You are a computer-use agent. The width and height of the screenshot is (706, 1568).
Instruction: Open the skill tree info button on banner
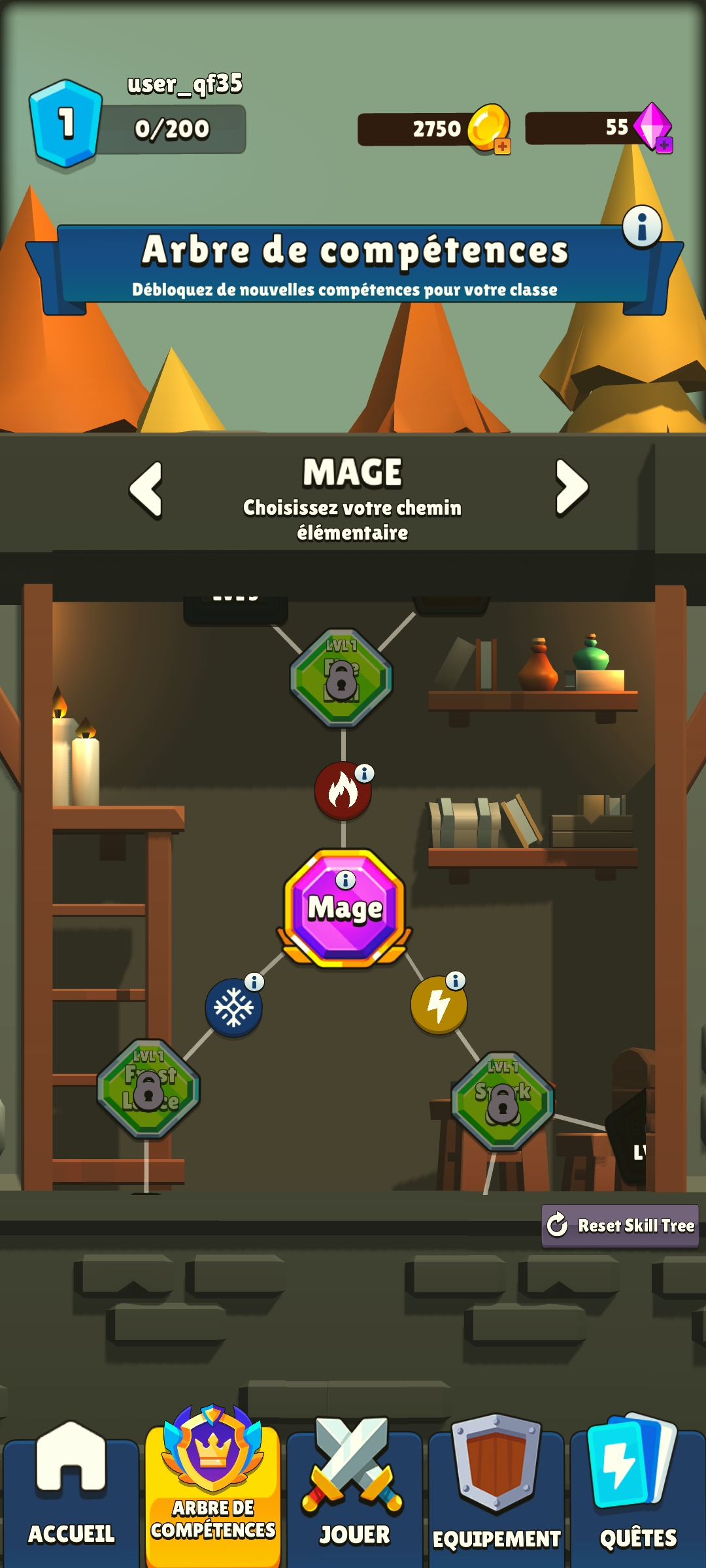[642, 227]
